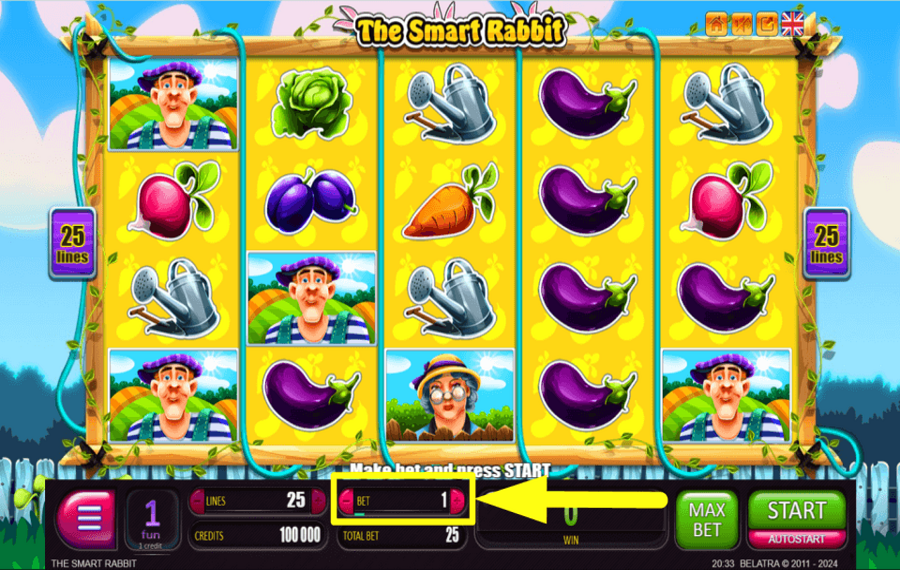Select the left 25 lines indicator

point(73,243)
